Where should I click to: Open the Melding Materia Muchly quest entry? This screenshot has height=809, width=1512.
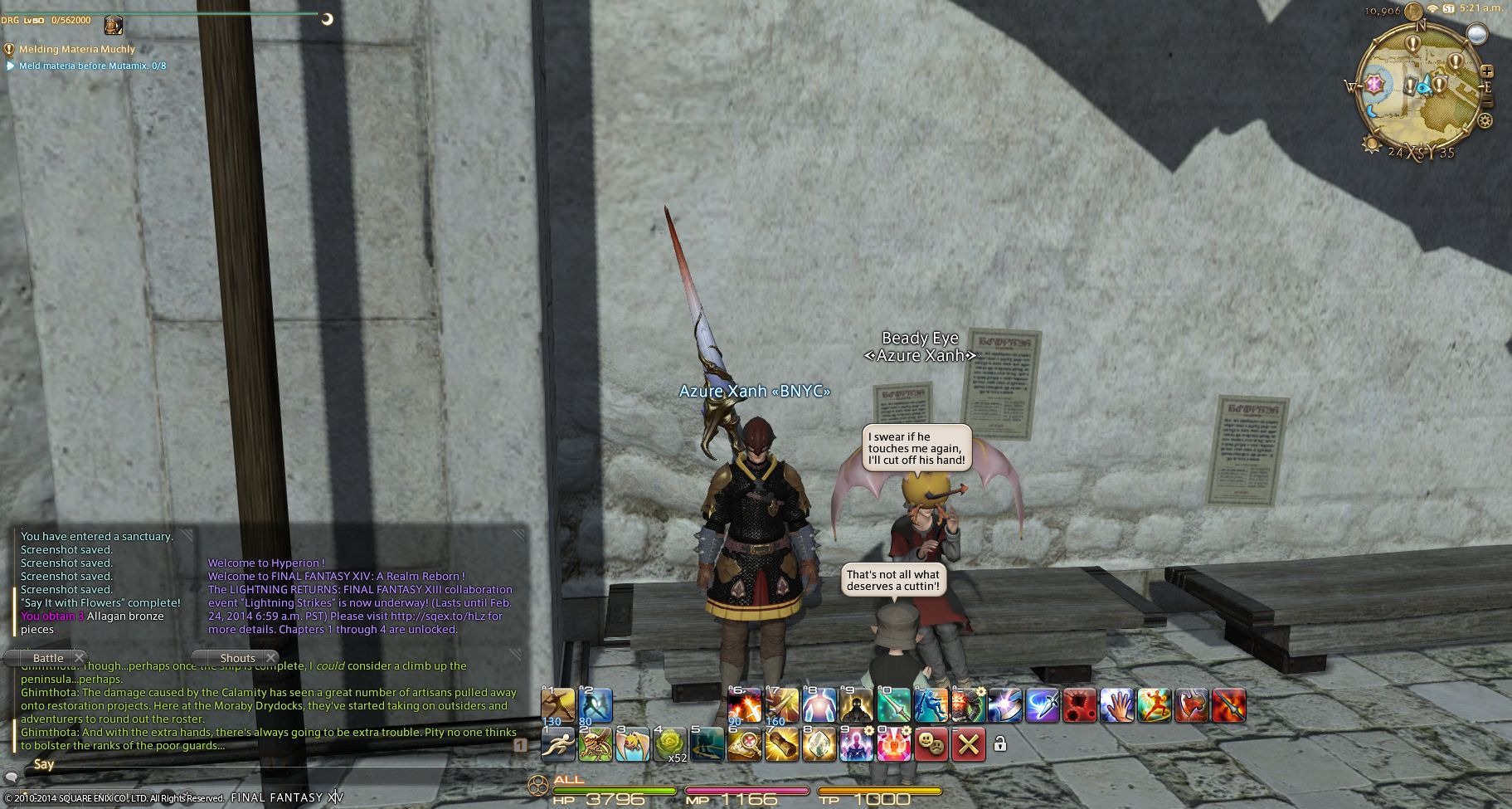76,50
